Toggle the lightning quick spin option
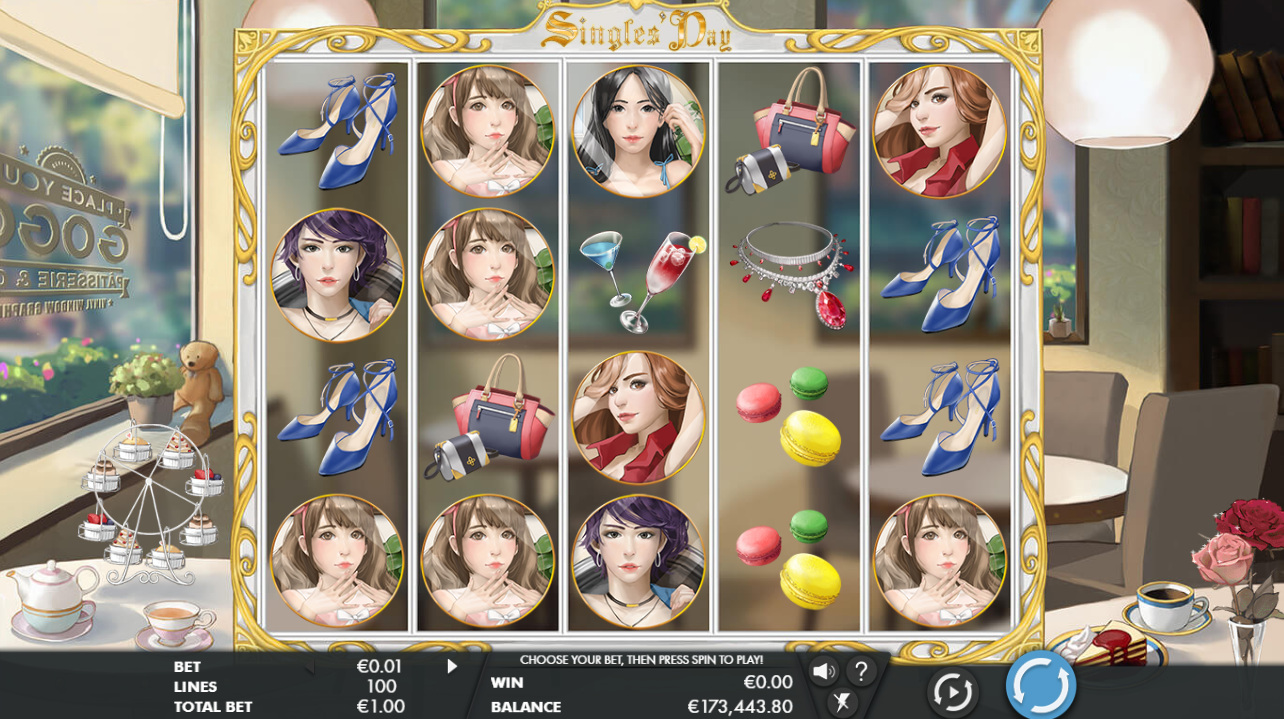This screenshot has height=719, width=1284. pyautogui.click(x=842, y=703)
